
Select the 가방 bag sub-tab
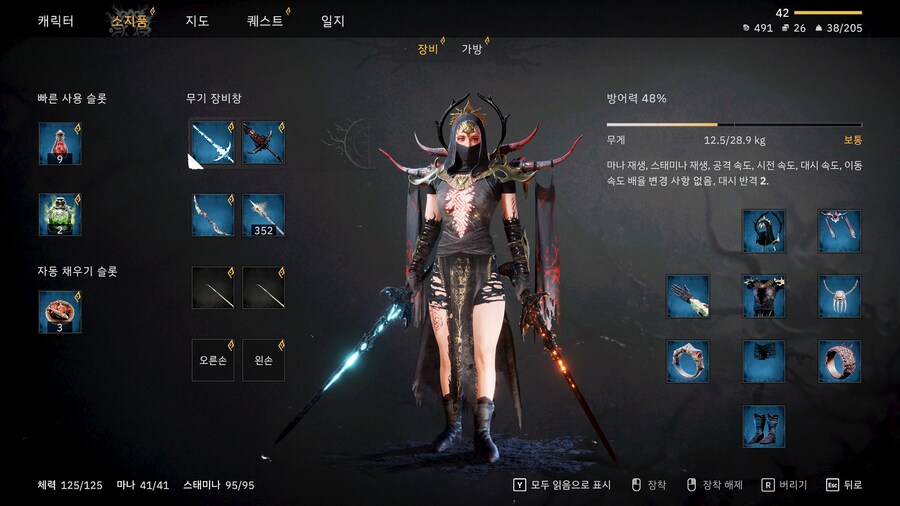point(472,48)
